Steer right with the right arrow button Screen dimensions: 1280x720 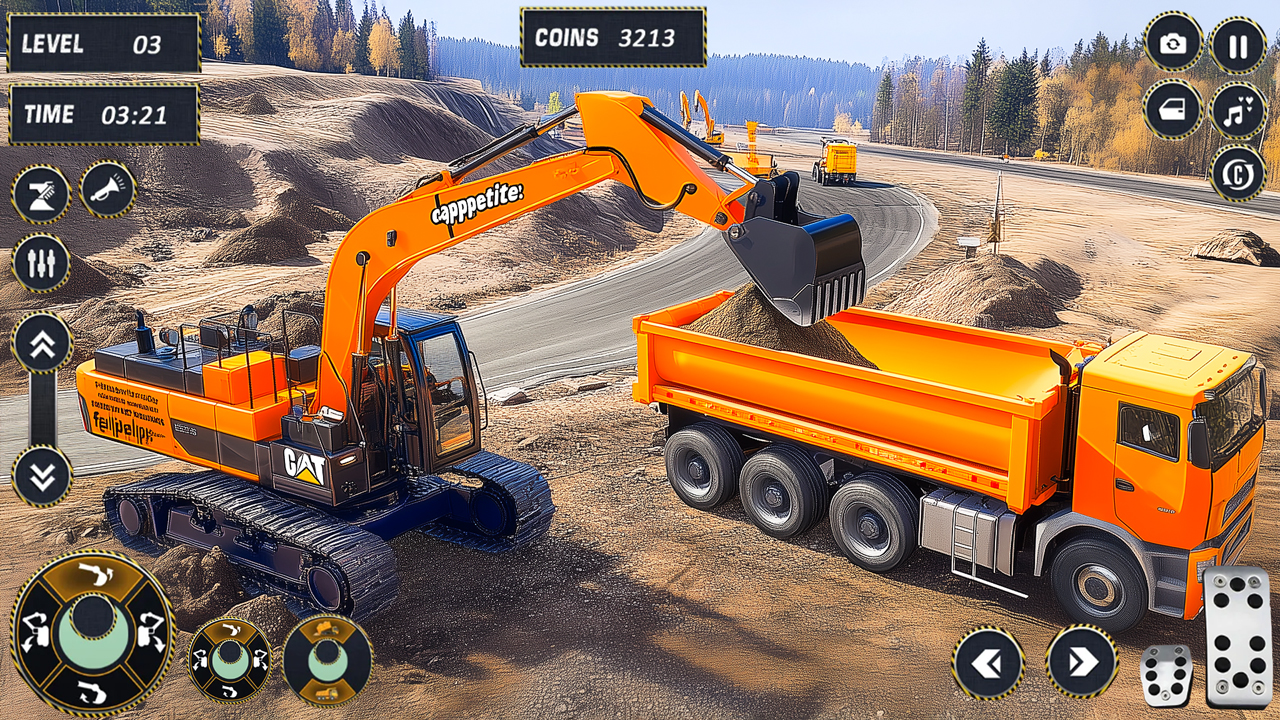[1082, 662]
